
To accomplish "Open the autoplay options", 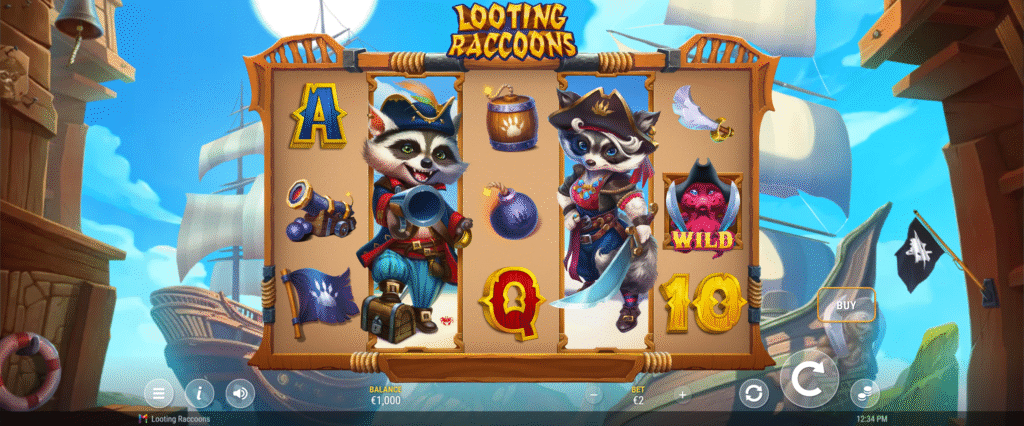I will pyautogui.click(x=754, y=393).
